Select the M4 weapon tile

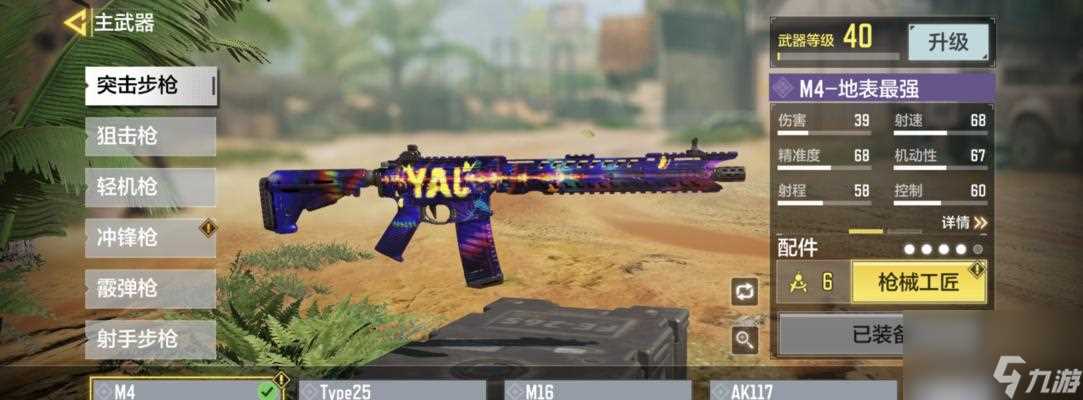tap(185, 390)
